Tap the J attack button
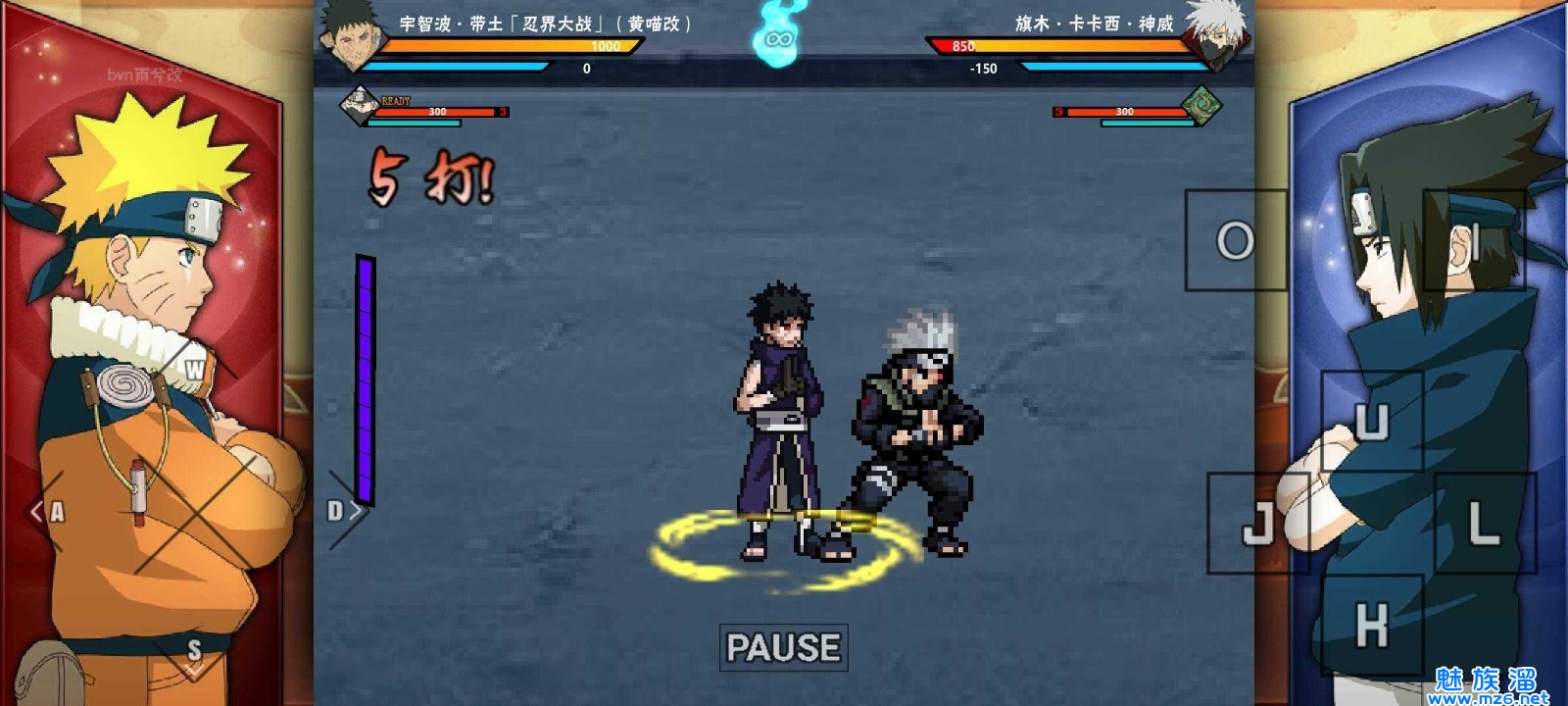This screenshot has width=1568, height=706. [1257, 523]
